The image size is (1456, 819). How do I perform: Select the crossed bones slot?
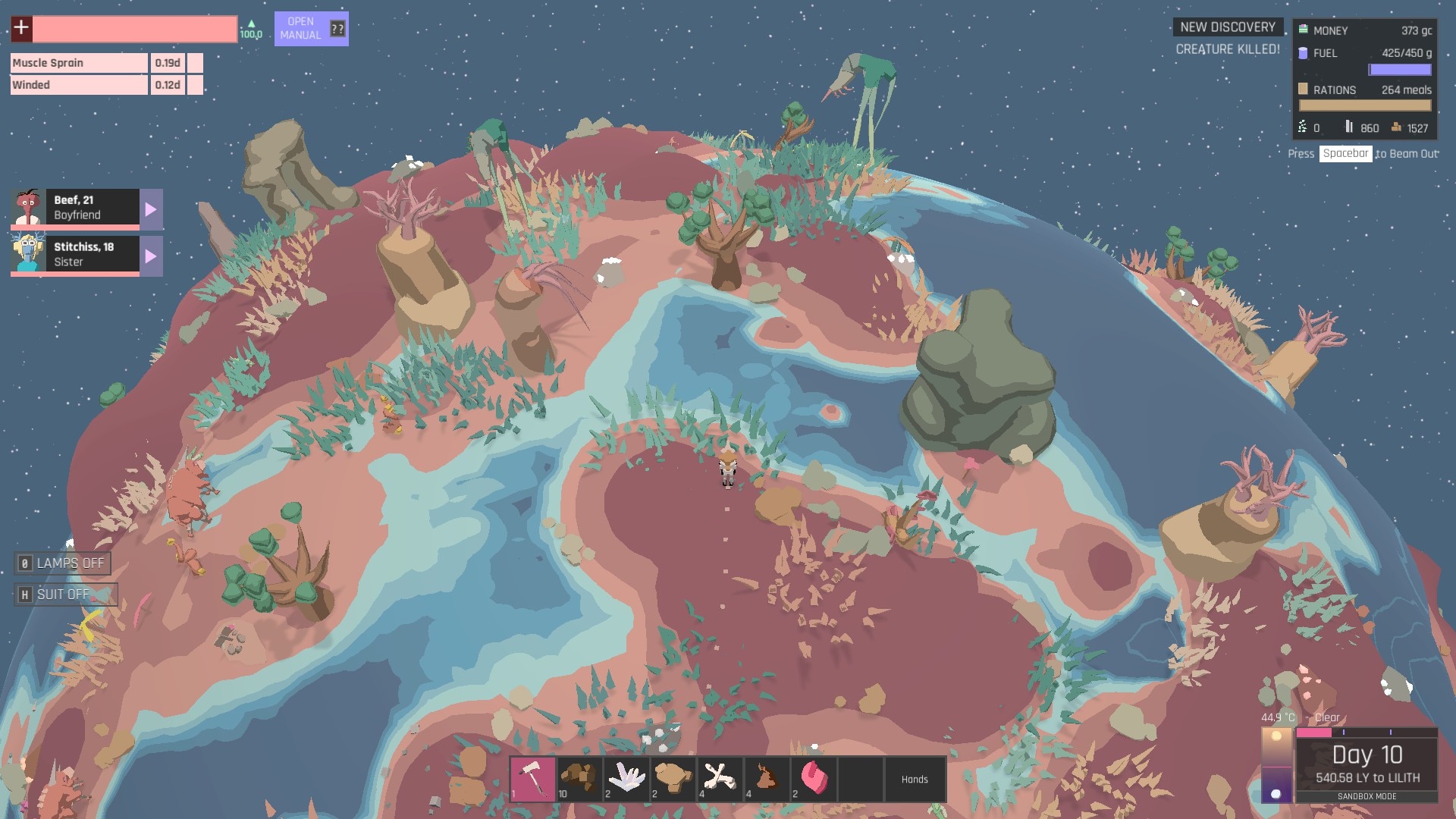point(720,779)
